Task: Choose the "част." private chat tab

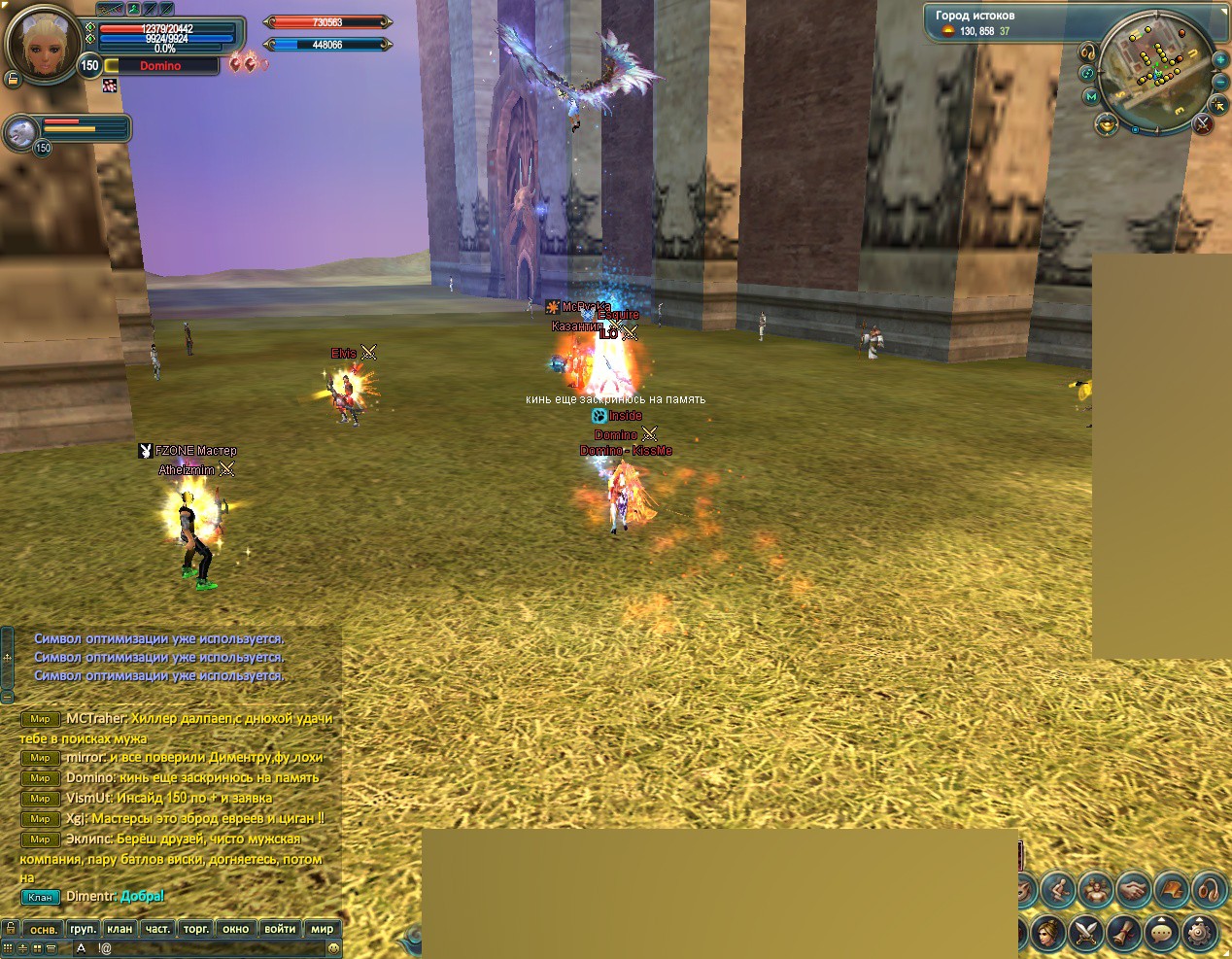Action: [x=157, y=929]
